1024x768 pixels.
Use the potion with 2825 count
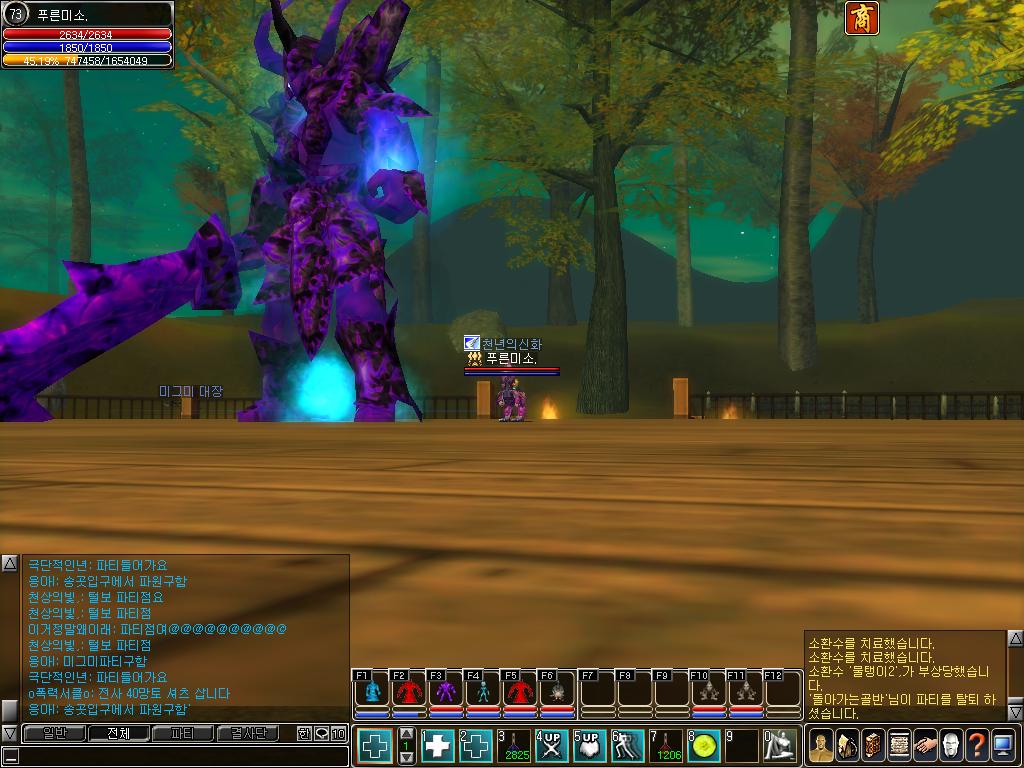click(514, 746)
